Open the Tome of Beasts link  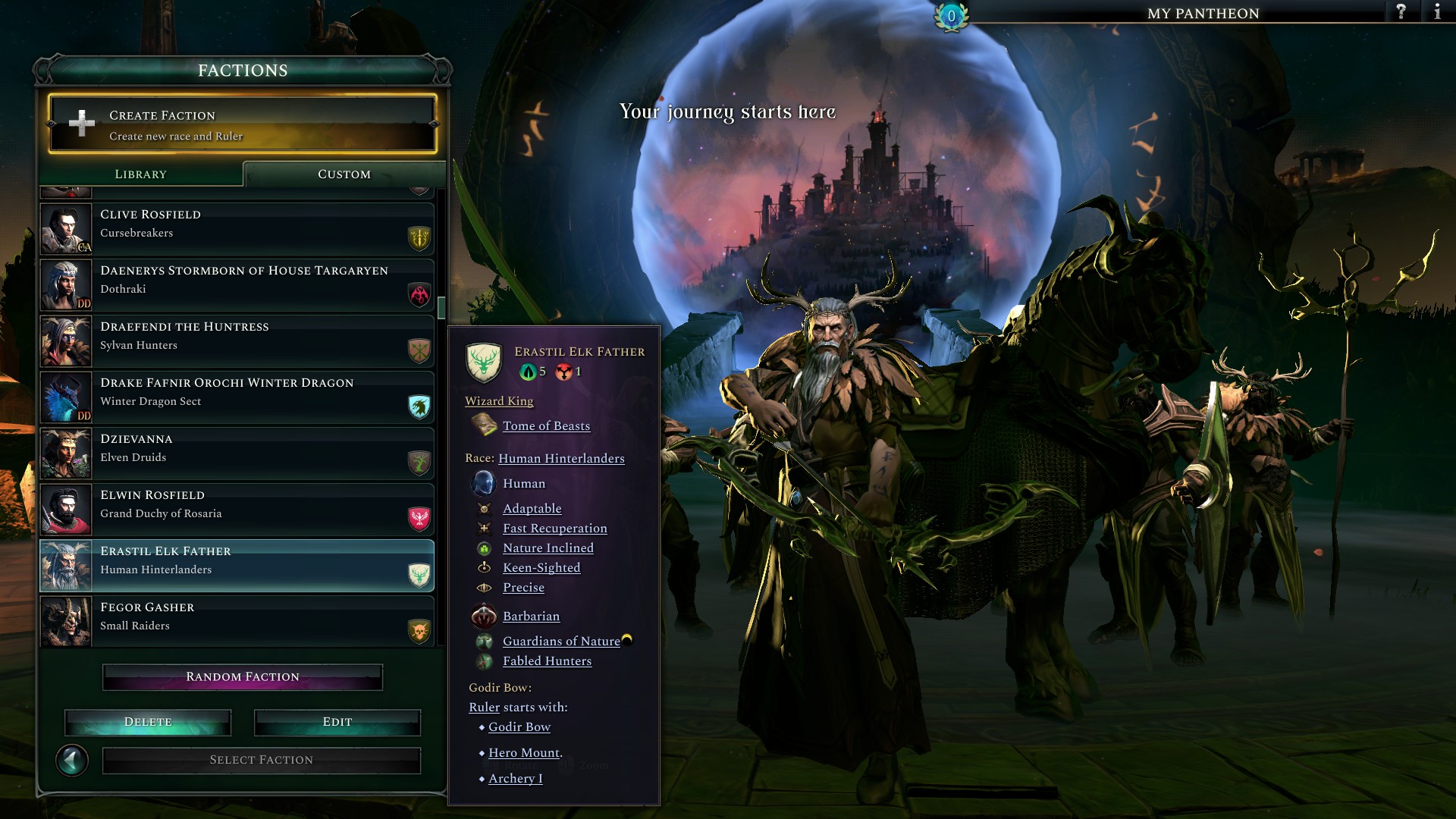point(546,426)
